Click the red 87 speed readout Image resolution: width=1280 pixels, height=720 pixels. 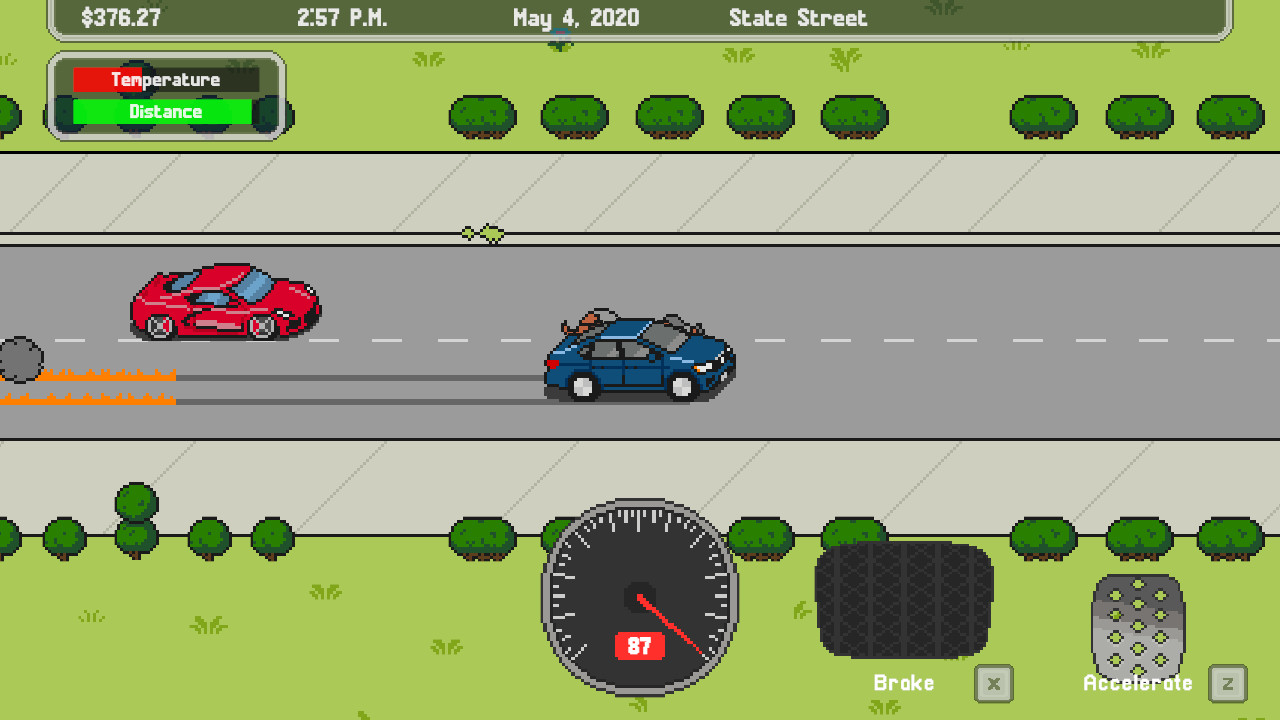click(x=639, y=646)
